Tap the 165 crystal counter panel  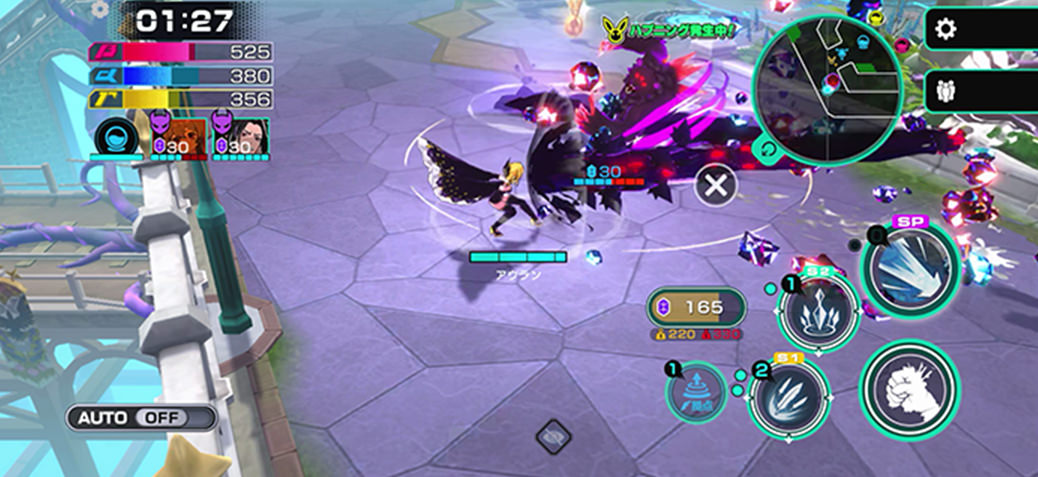pos(698,306)
